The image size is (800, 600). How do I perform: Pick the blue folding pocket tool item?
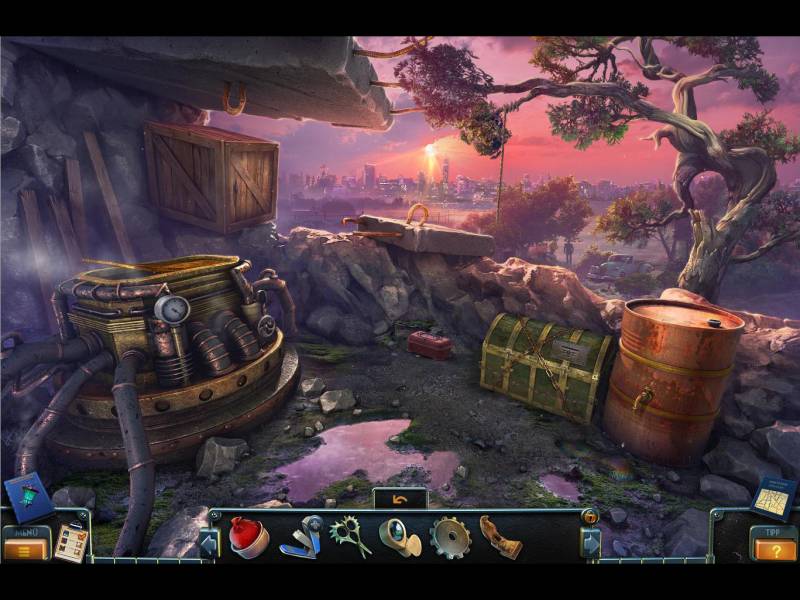click(x=300, y=537)
